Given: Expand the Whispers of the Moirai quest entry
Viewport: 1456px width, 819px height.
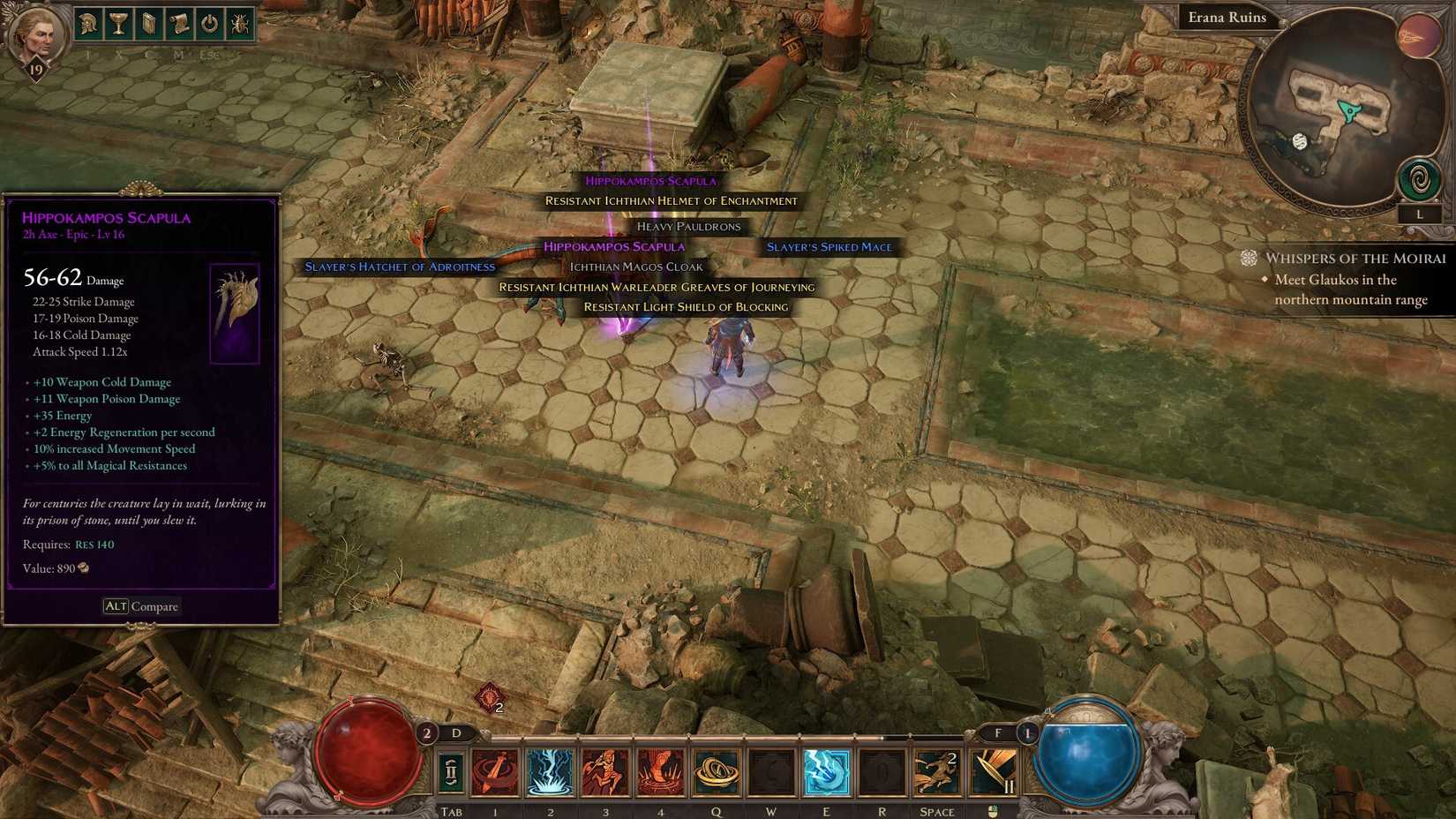Looking at the screenshot, I should pos(1356,259).
